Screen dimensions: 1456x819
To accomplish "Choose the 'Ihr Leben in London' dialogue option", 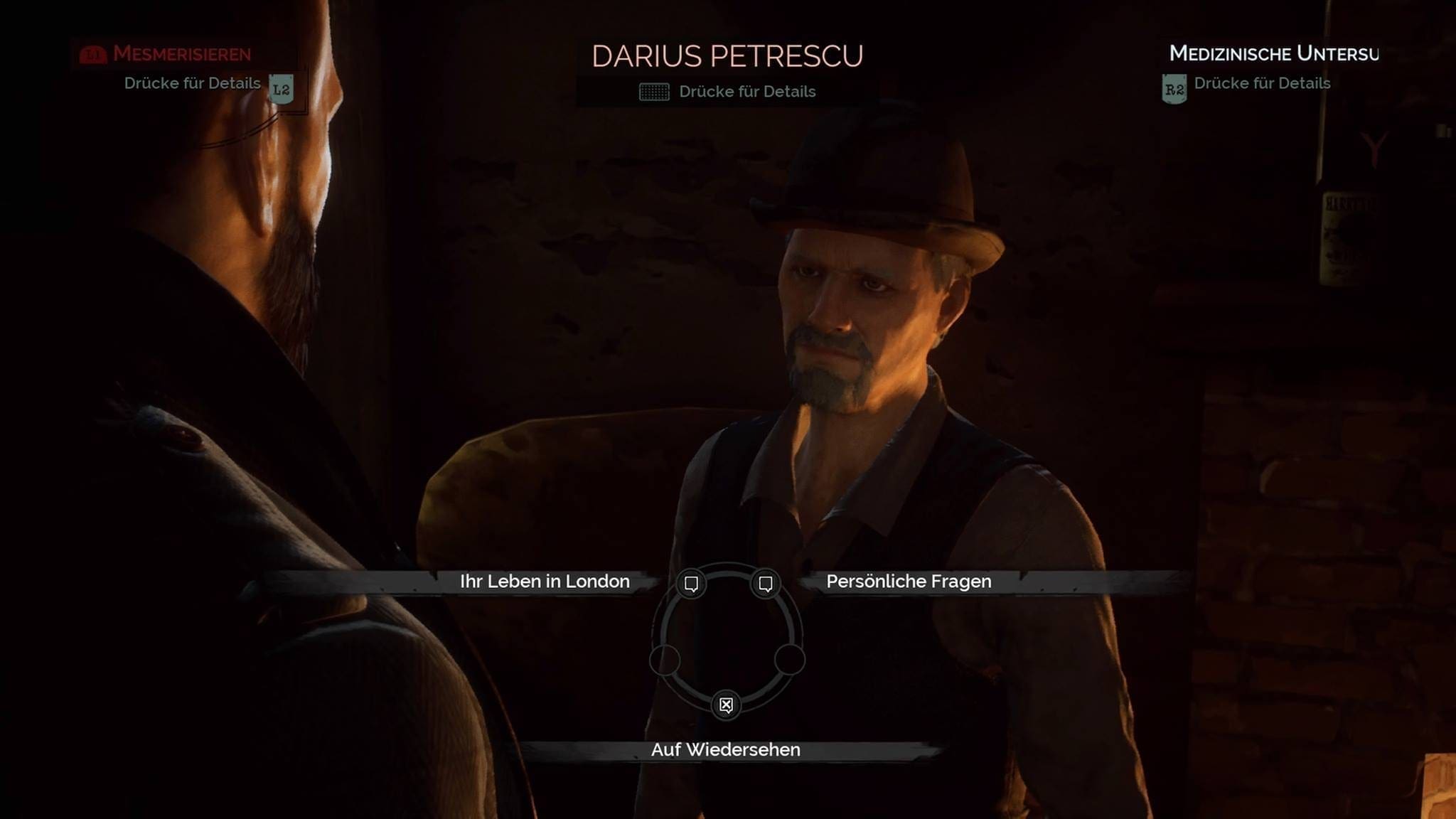I will click(544, 582).
